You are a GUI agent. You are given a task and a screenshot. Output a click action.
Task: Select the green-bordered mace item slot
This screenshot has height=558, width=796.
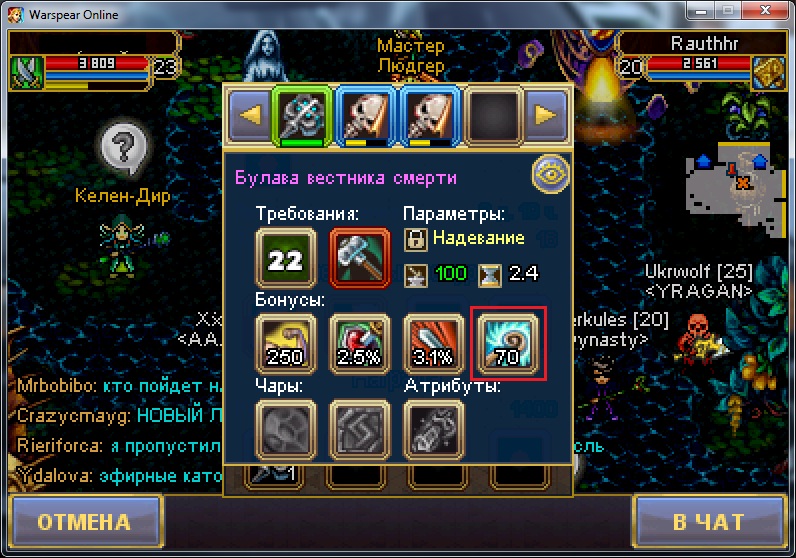click(x=302, y=116)
